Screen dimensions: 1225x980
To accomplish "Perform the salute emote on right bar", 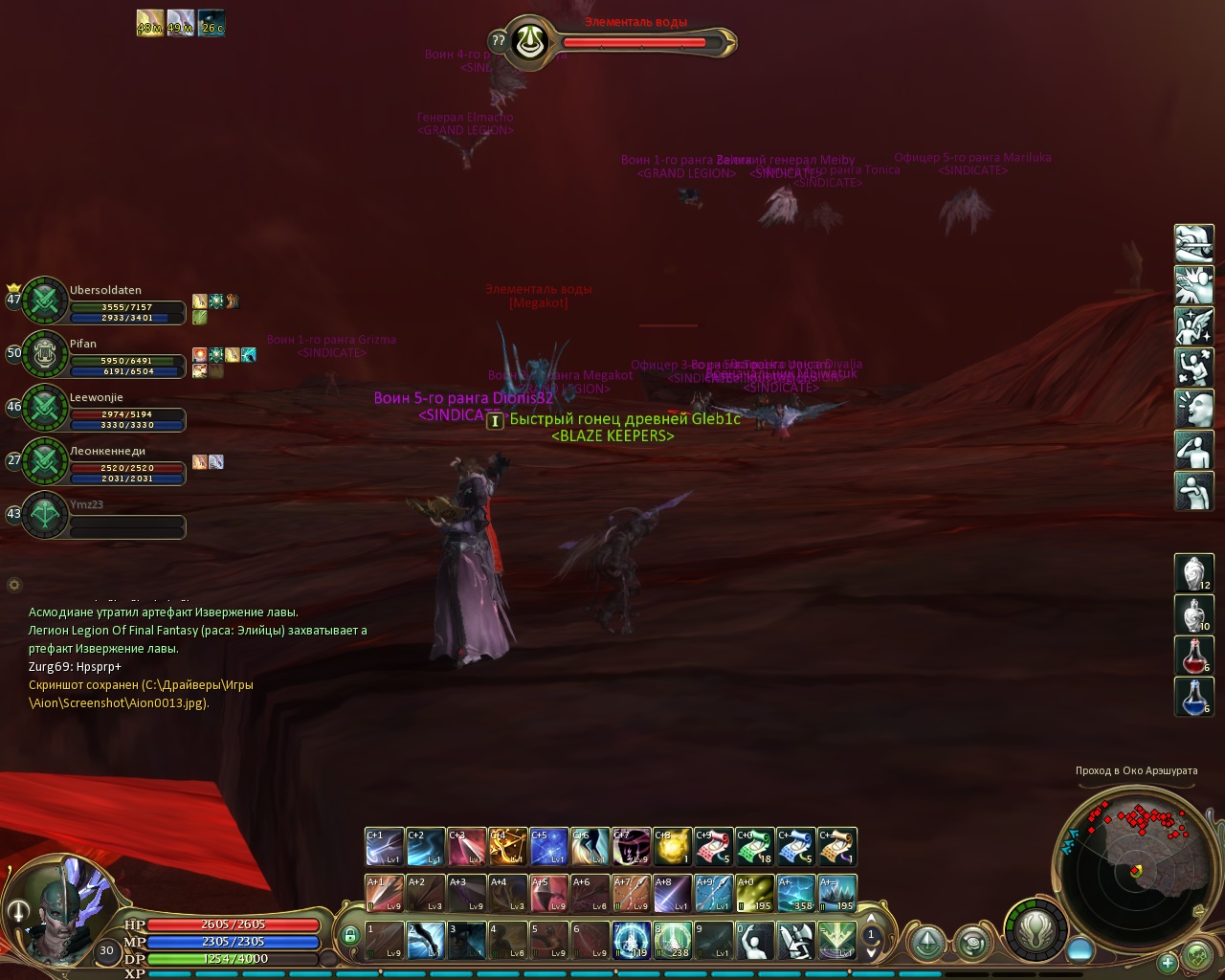I will point(1193,450).
